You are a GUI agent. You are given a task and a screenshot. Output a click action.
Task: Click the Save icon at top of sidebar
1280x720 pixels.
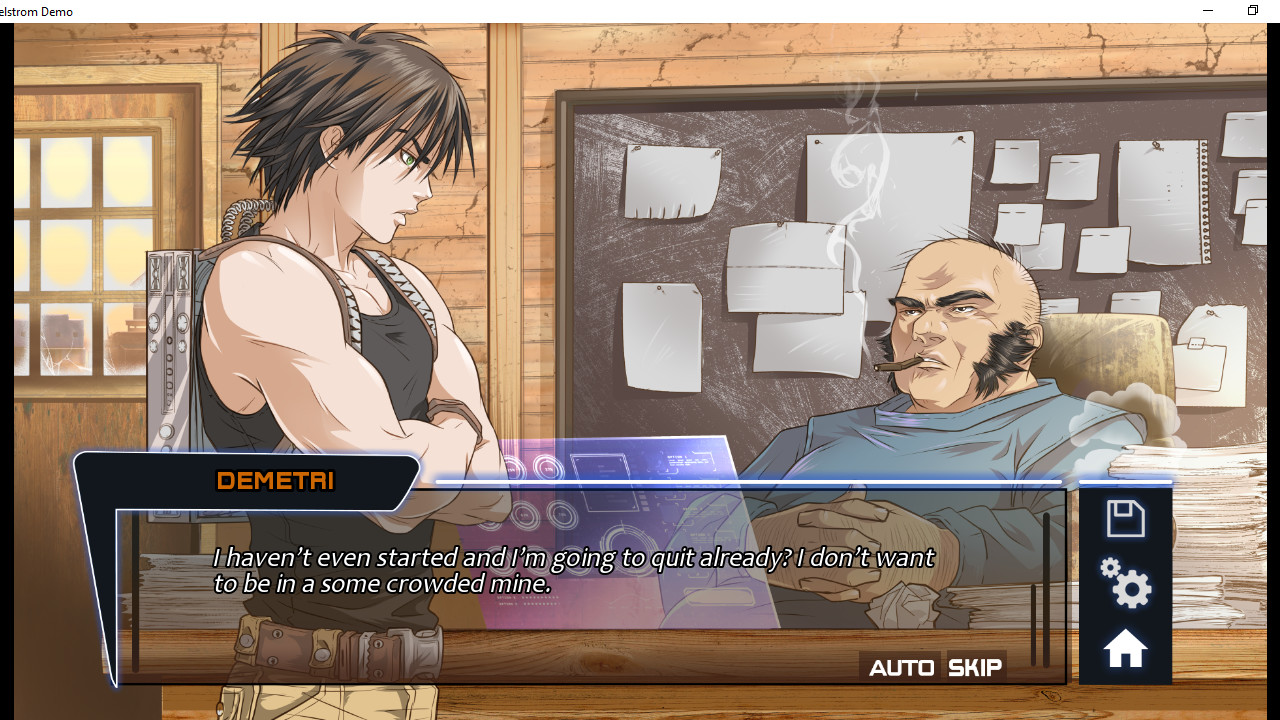tap(1124, 518)
